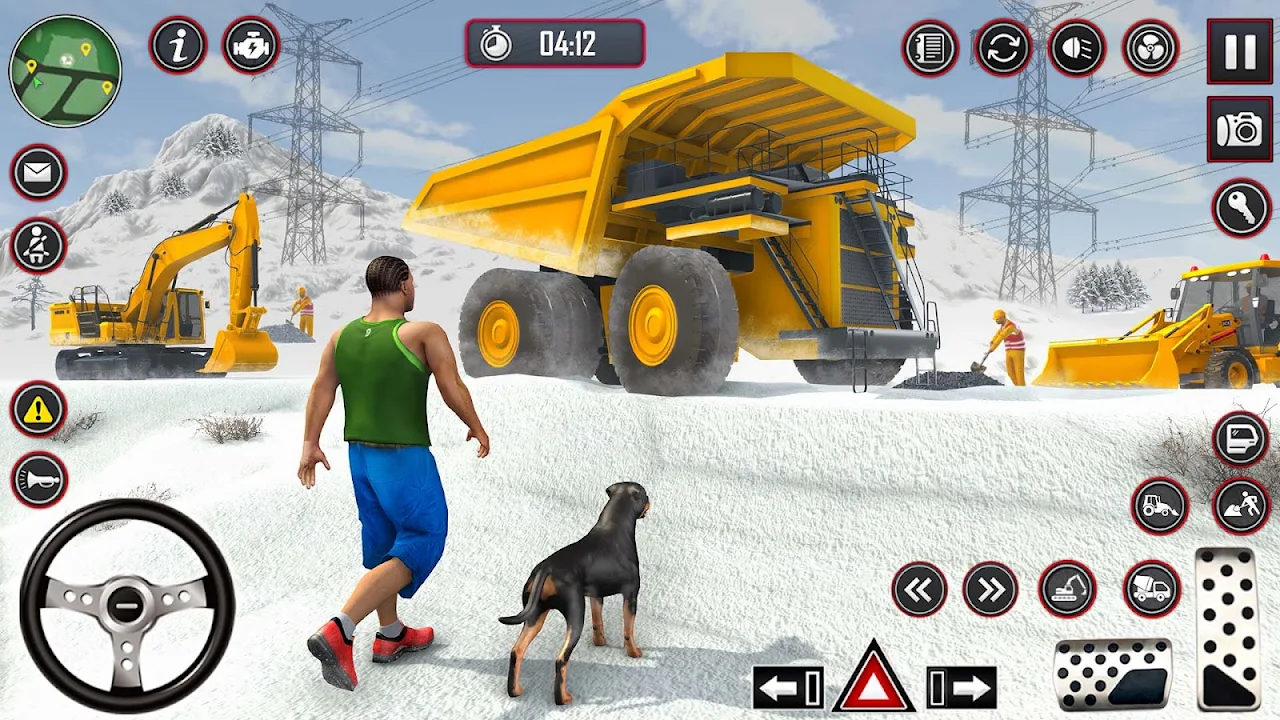The image size is (1280, 720).
Task: Click the circular refresh arrows button
Action: pyautogui.click(x=1003, y=48)
